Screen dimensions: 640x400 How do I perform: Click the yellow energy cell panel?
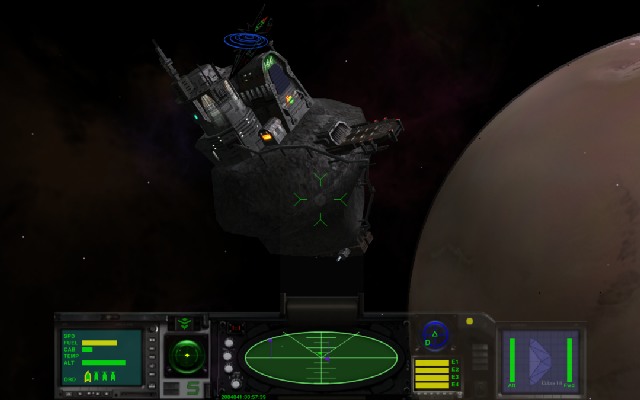431,373
